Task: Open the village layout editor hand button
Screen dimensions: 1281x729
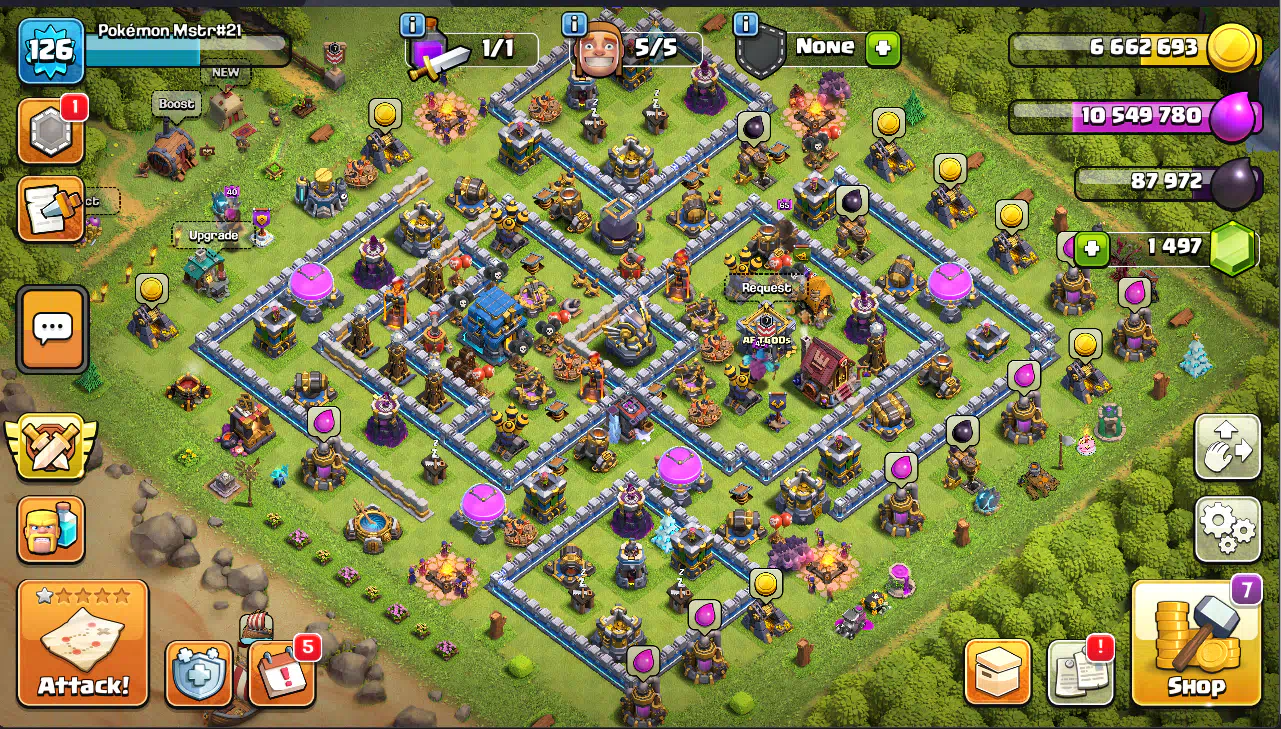Action: [1227, 447]
